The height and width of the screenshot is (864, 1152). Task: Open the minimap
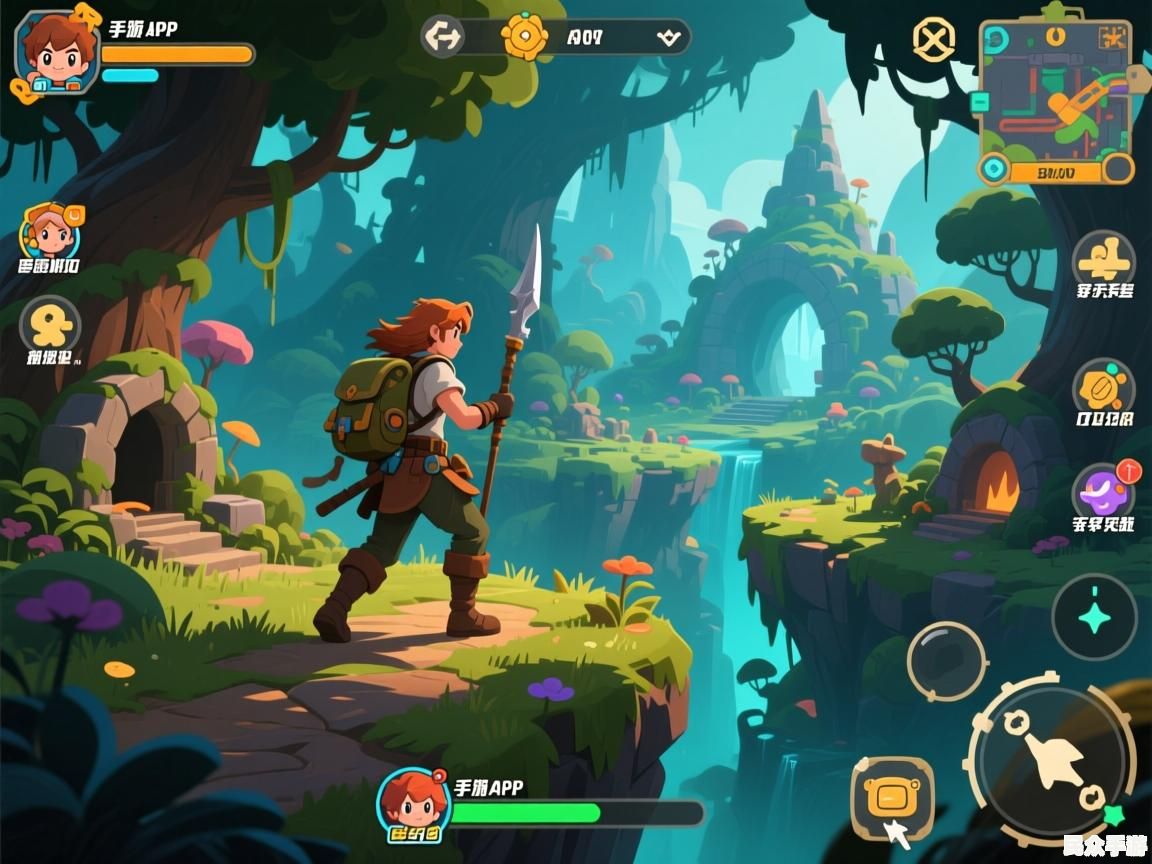tap(1054, 91)
